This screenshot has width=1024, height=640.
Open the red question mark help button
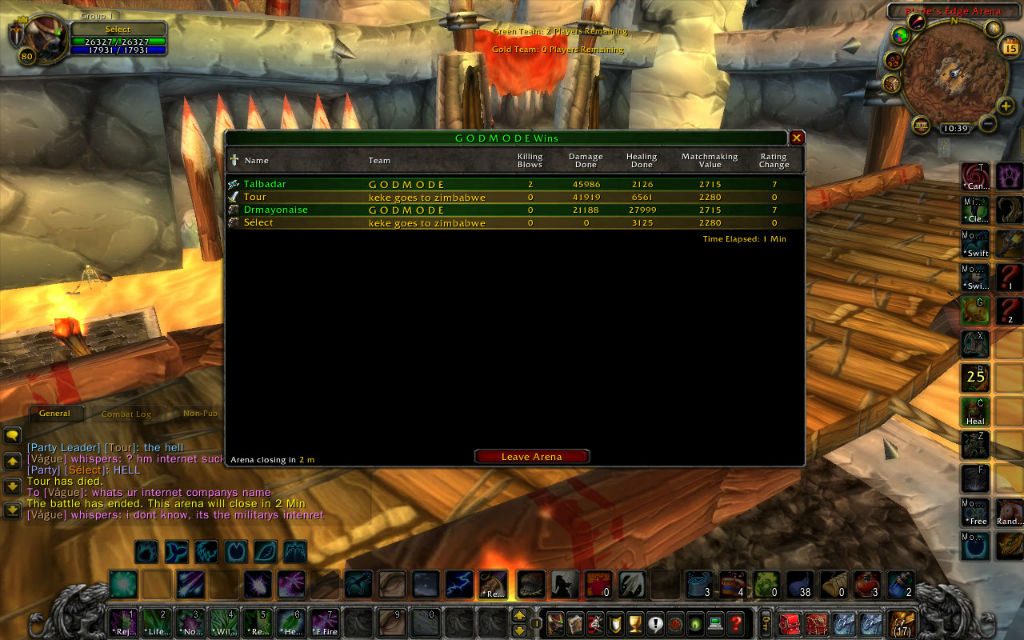734,621
